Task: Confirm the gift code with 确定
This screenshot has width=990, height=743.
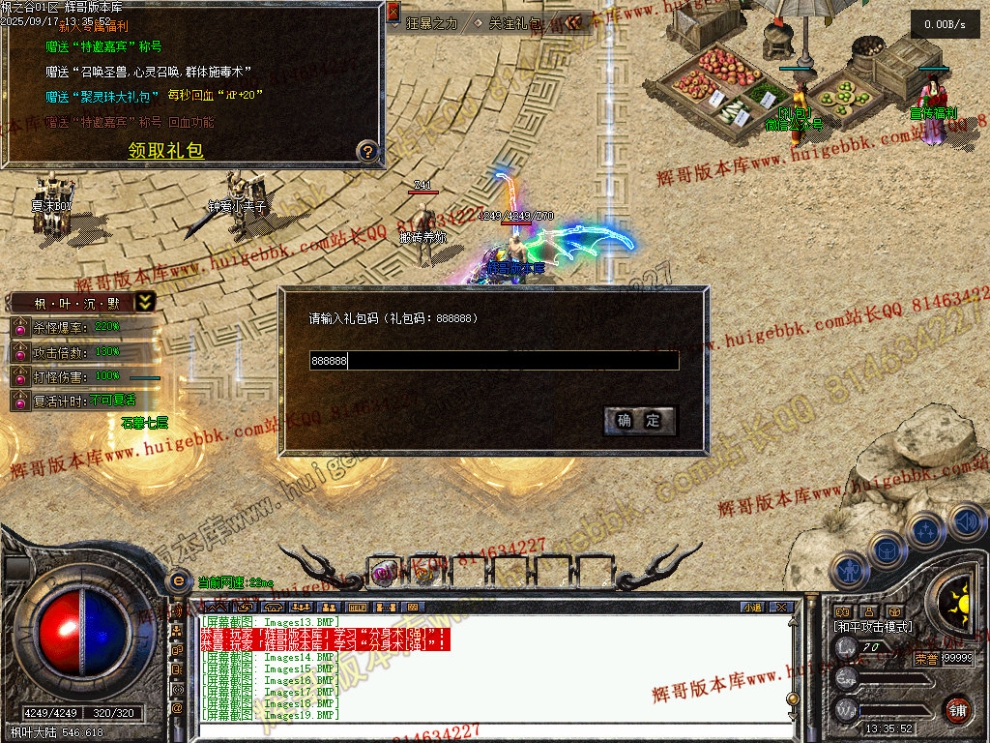Action: pyautogui.click(x=640, y=421)
